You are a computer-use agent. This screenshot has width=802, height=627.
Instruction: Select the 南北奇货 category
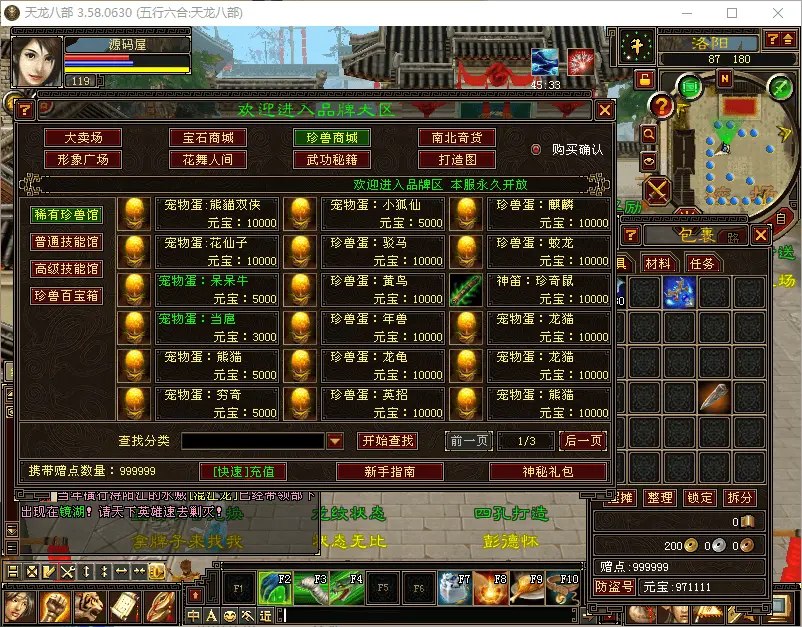click(456, 138)
